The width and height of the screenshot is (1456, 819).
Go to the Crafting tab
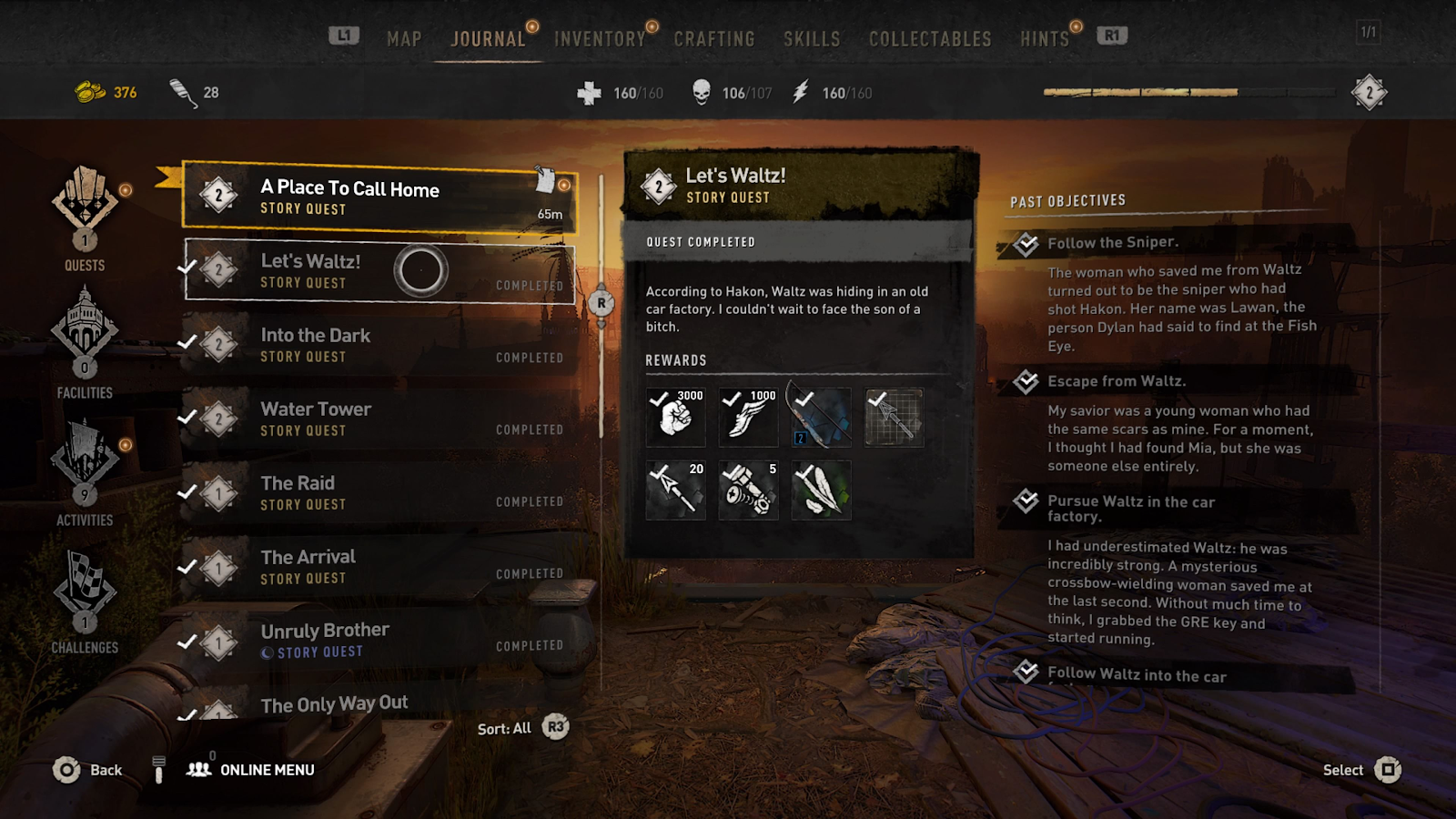714,39
